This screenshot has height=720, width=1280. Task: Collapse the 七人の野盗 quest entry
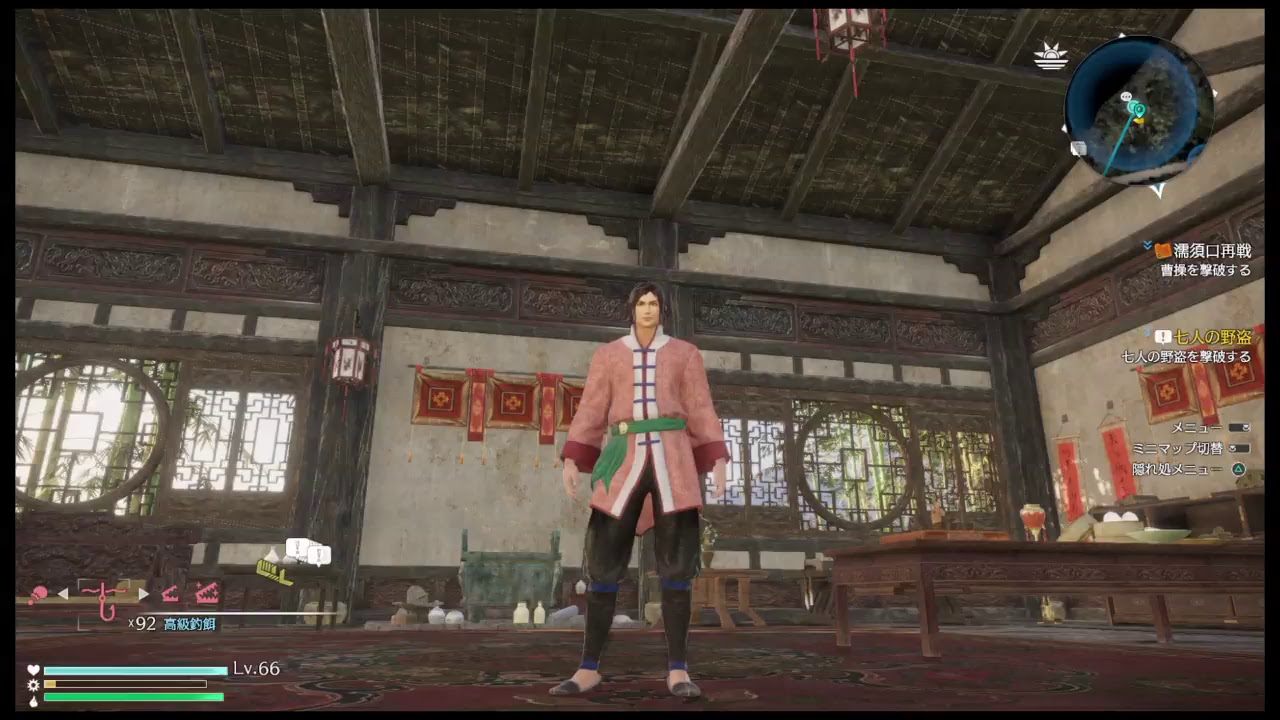1146,330
